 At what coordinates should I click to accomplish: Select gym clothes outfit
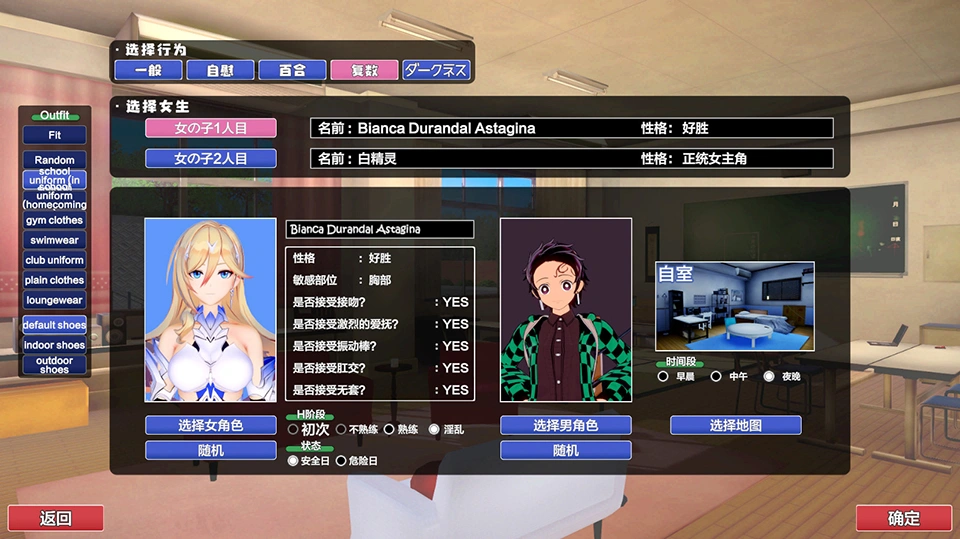55,220
